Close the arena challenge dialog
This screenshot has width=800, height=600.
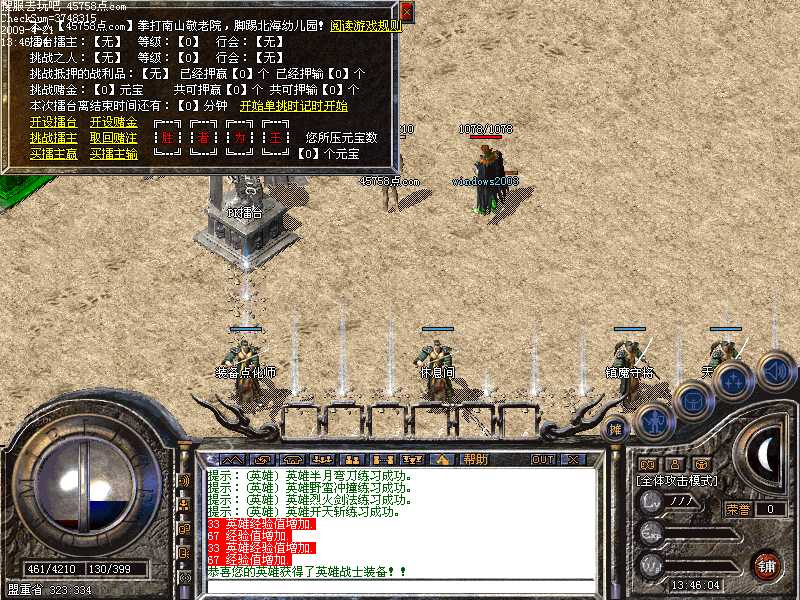tap(406, 12)
